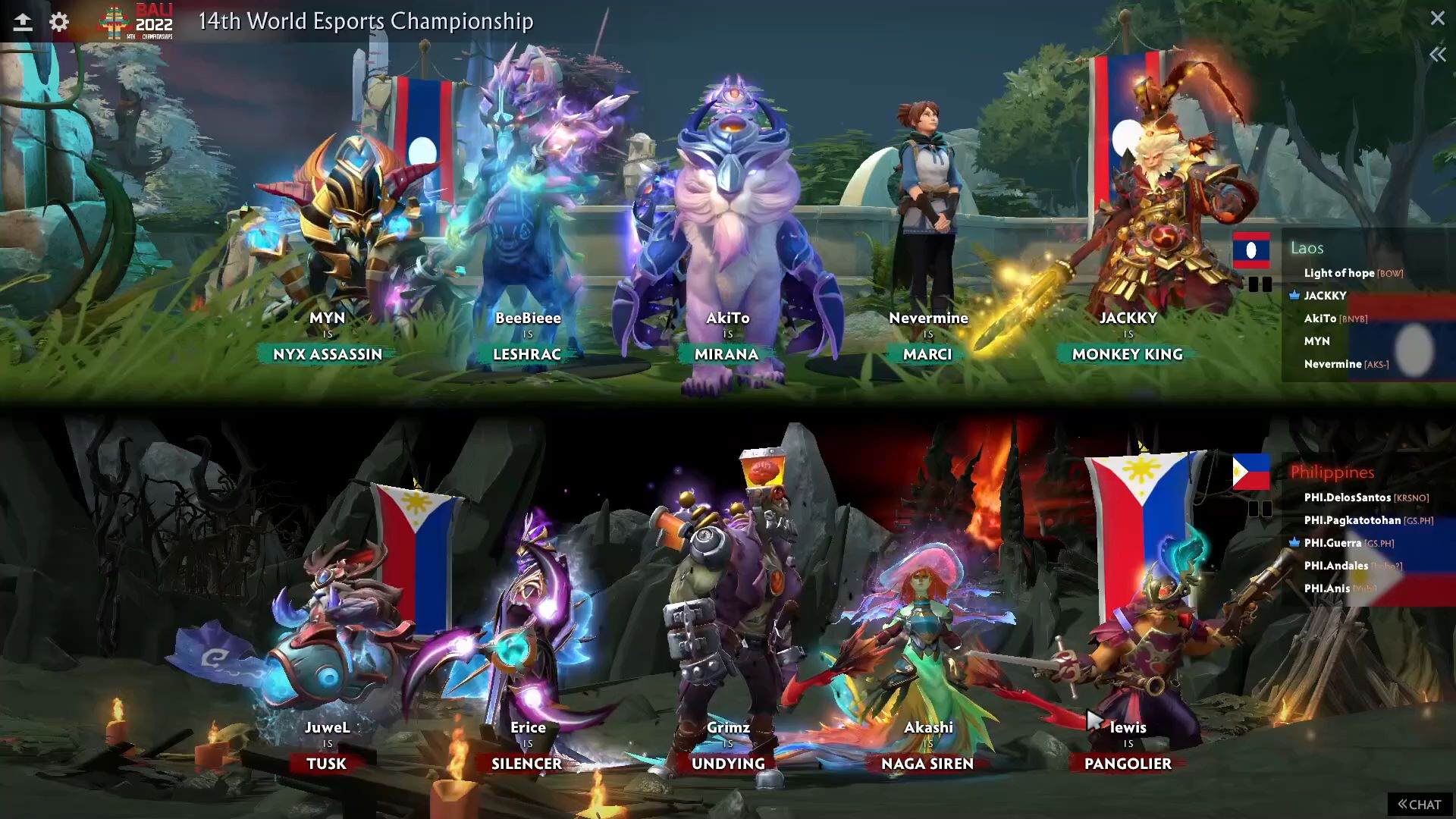This screenshot has width=1456, height=819.
Task: Open the settings gear icon
Action: [x=59, y=22]
